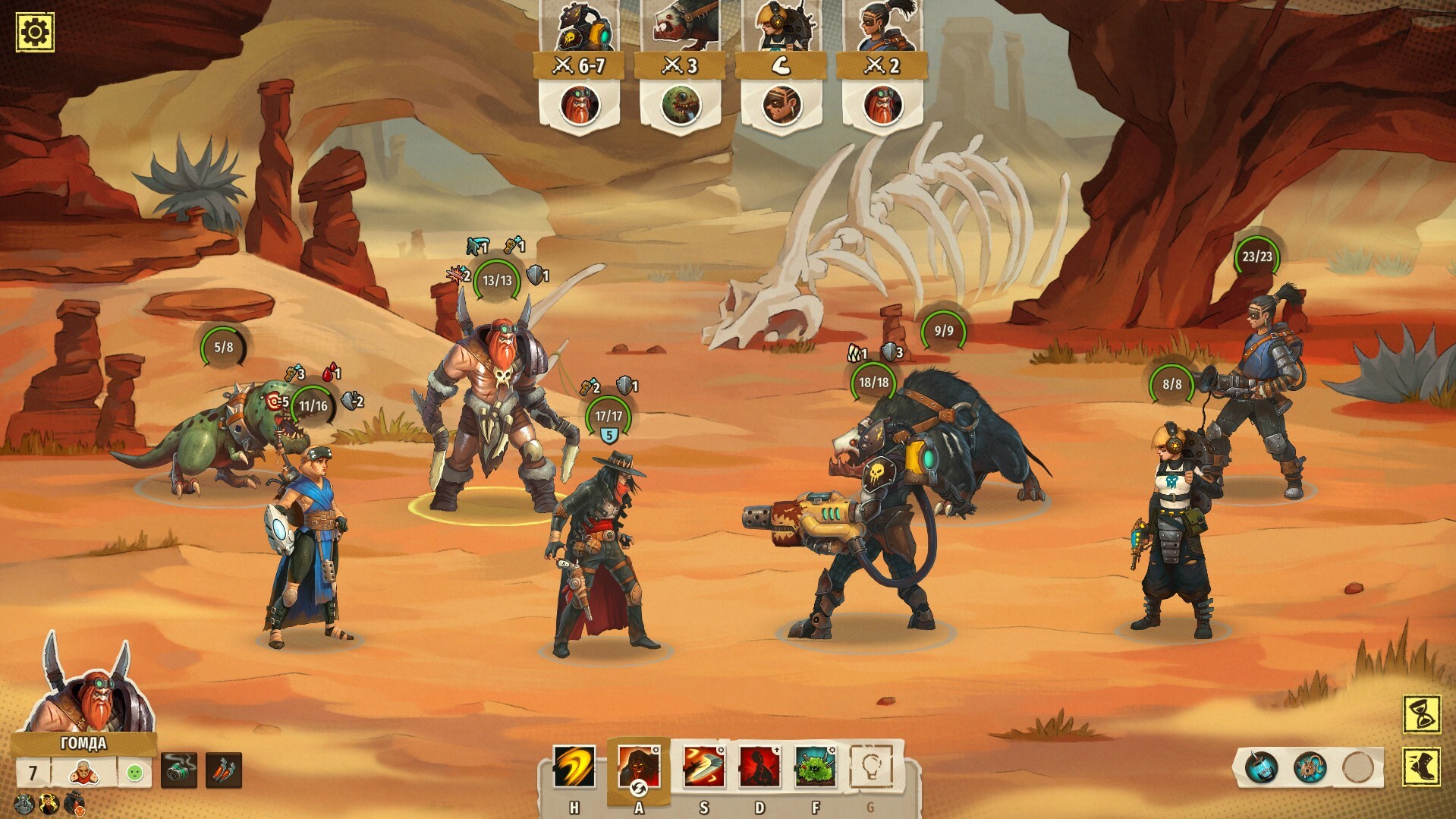Select the smoking grenade equipment slot

tap(179, 771)
